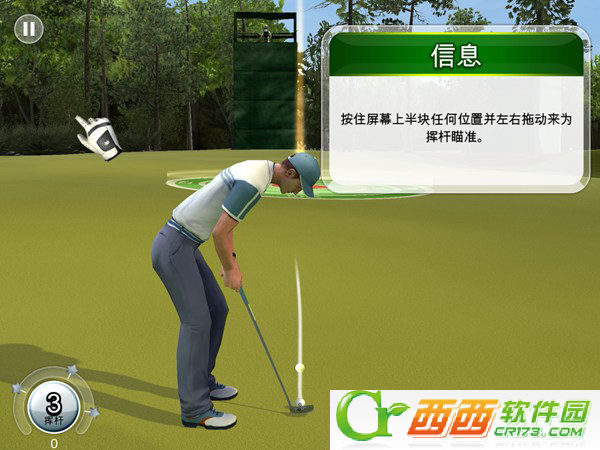Pause the game with the pause button
The width and height of the screenshot is (600, 450).
pos(28,28)
